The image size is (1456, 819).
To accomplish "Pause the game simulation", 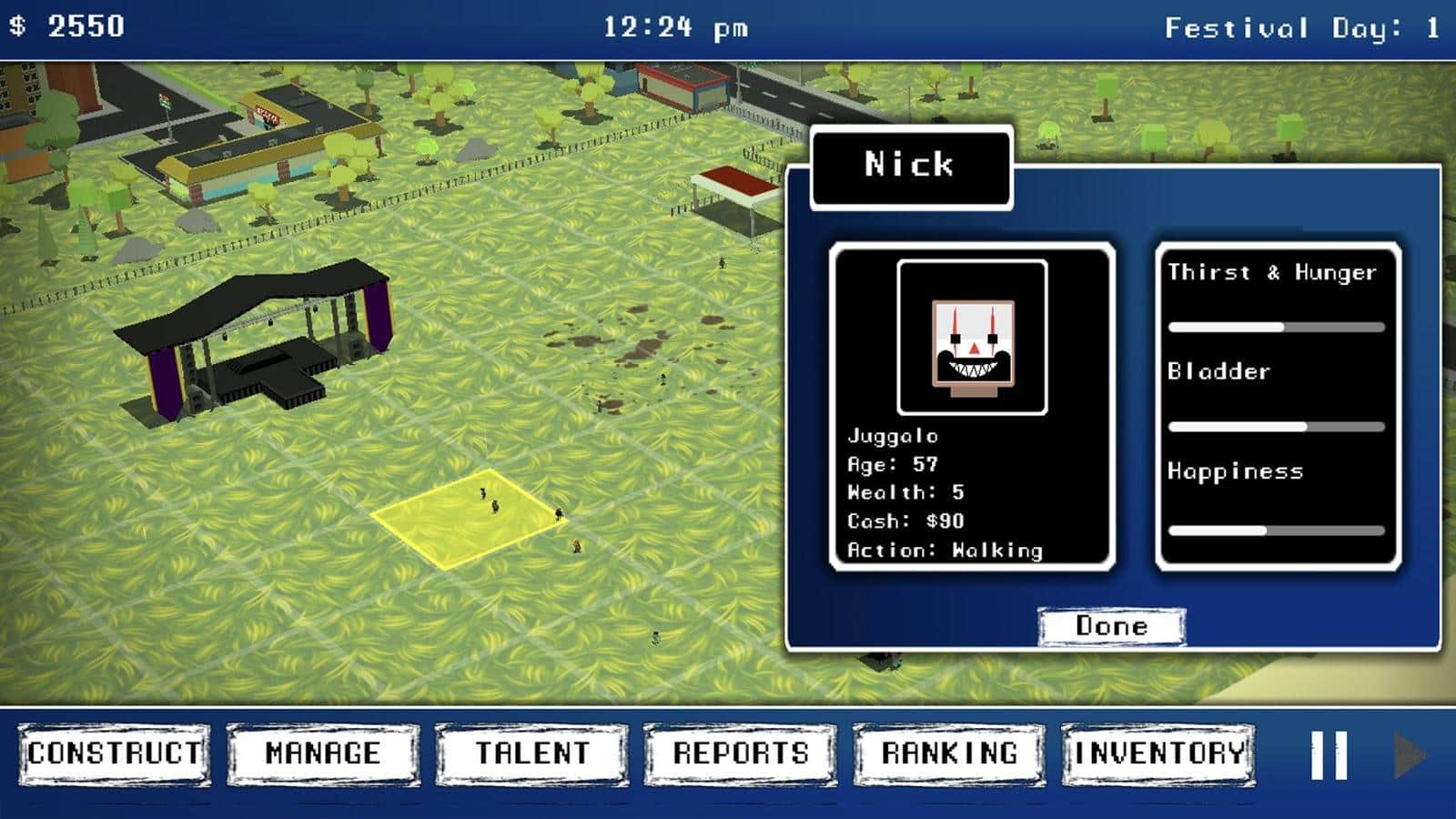I will pos(1329,755).
